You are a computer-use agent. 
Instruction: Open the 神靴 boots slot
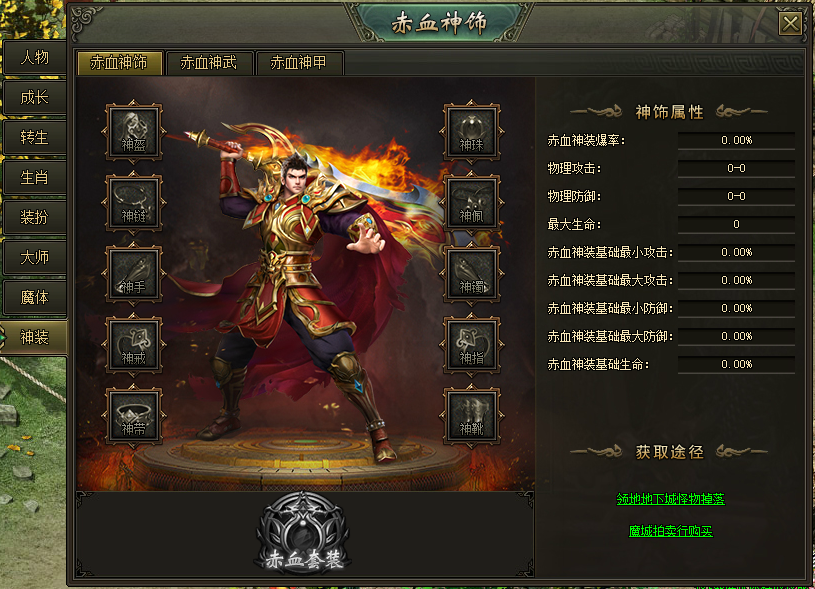click(471, 415)
